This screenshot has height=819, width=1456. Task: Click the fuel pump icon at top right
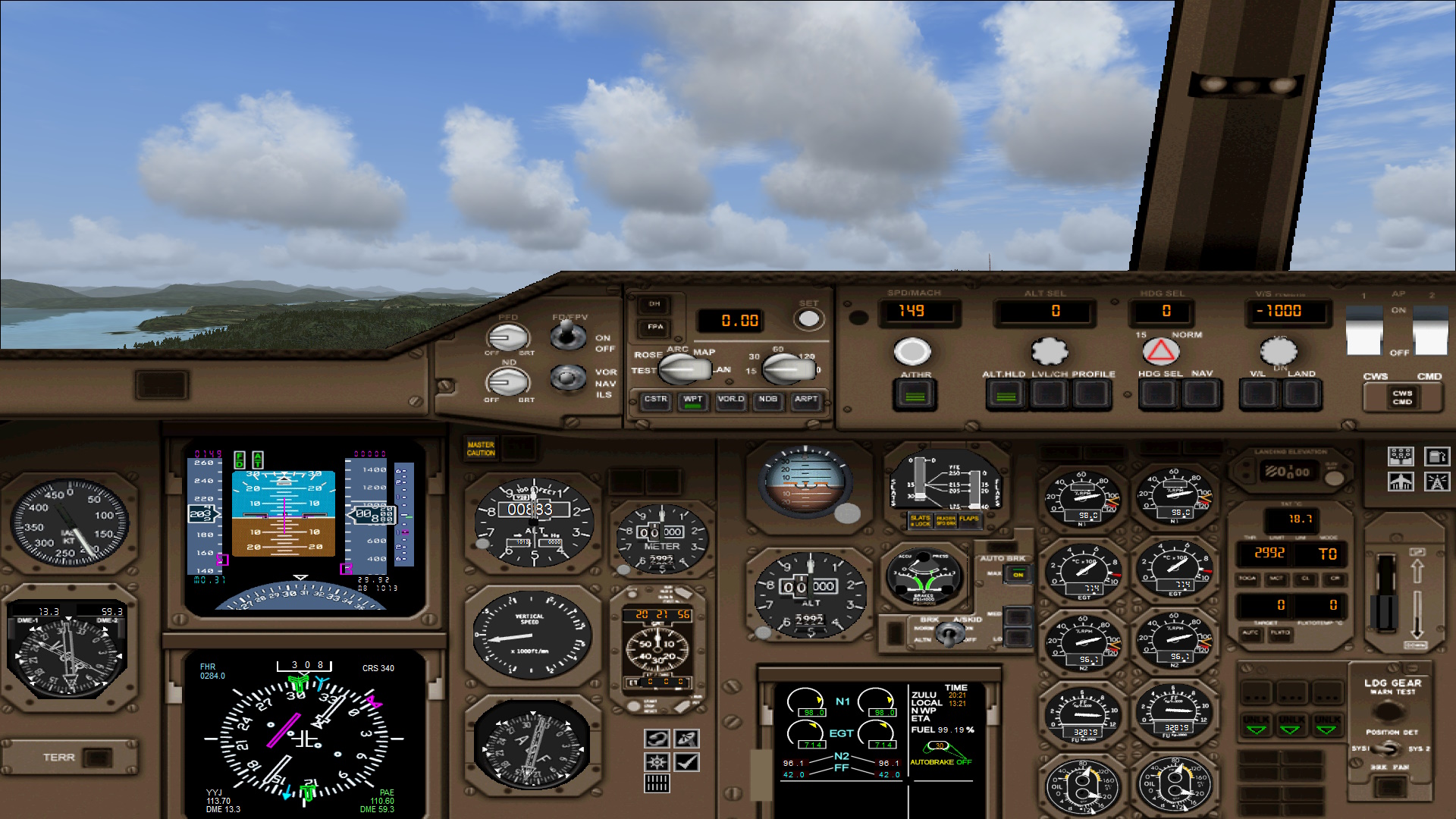pos(1437,457)
